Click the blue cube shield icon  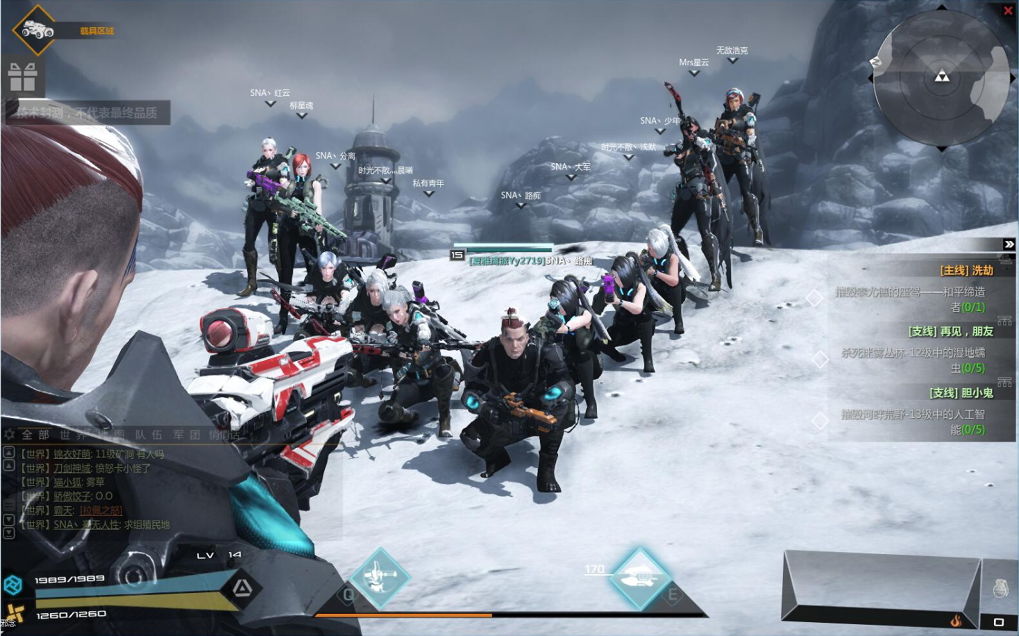tap(13, 585)
